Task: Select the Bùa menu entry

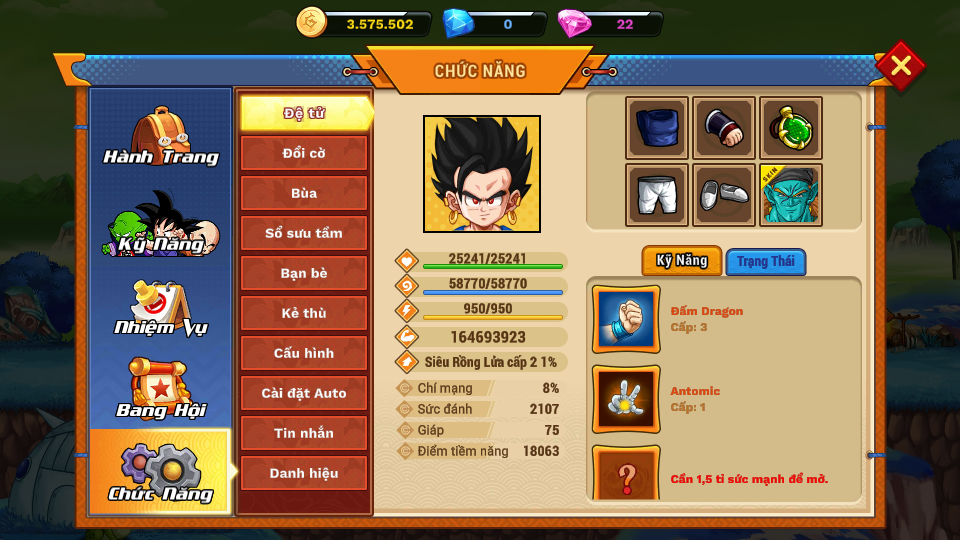Action: pos(304,193)
